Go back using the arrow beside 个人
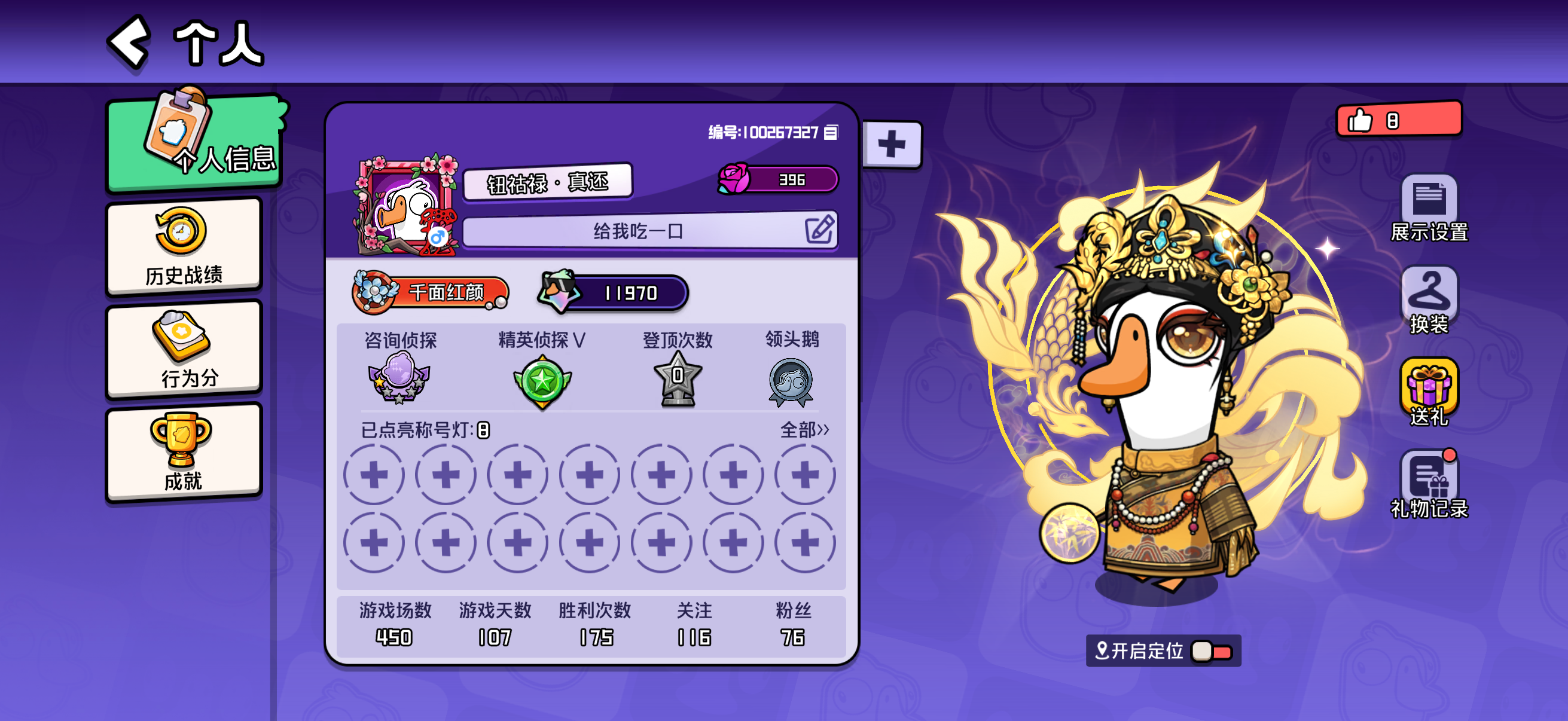The height and width of the screenshot is (721, 1568). (x=130, y=41)
